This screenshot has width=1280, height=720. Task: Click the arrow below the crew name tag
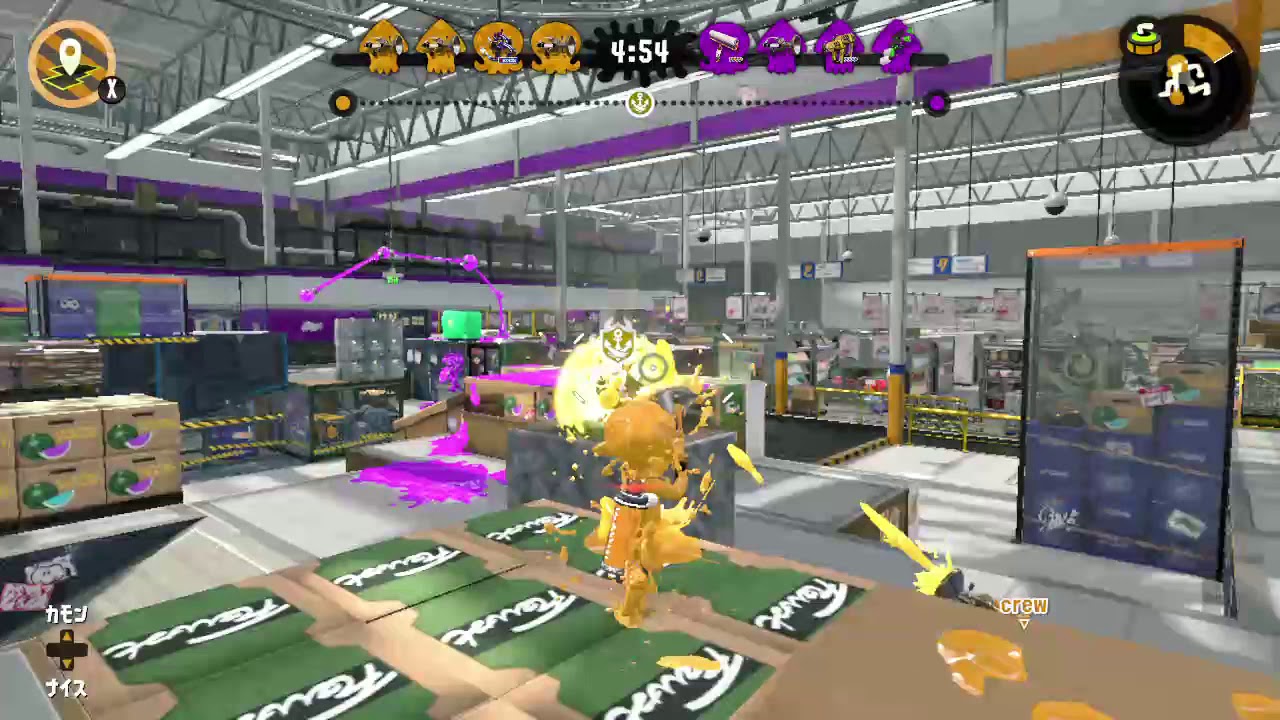click(x=1025, y=622)
